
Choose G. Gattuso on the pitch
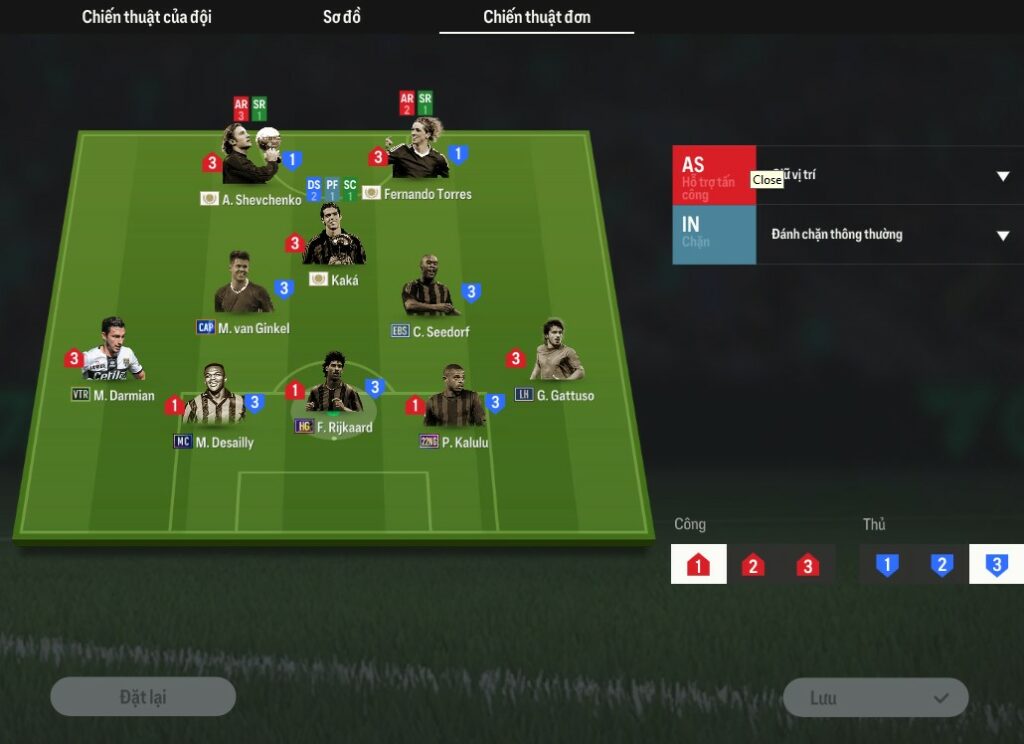pos(556,353)
